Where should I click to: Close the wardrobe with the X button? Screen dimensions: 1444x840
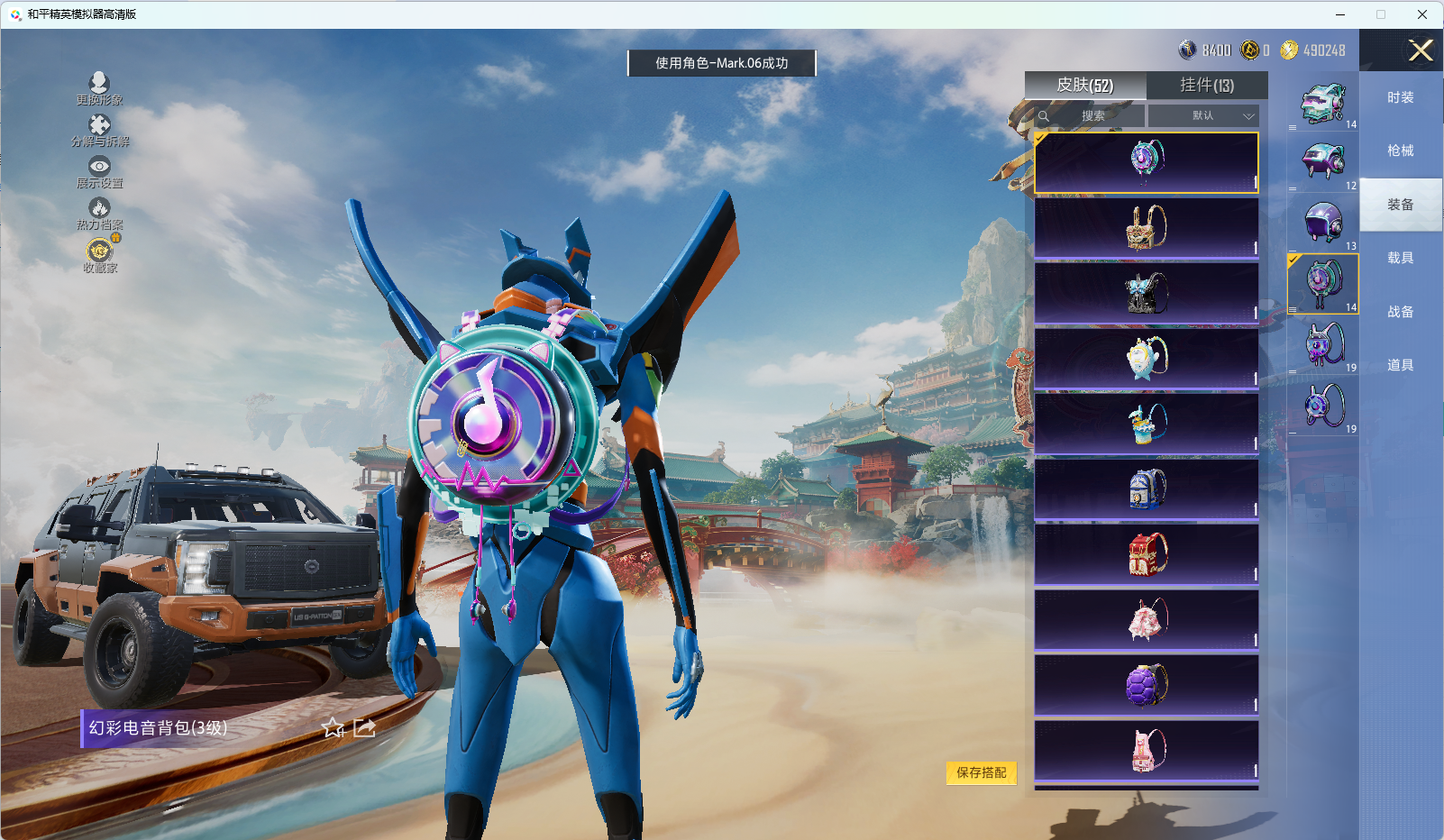(x=1421, y=50)
